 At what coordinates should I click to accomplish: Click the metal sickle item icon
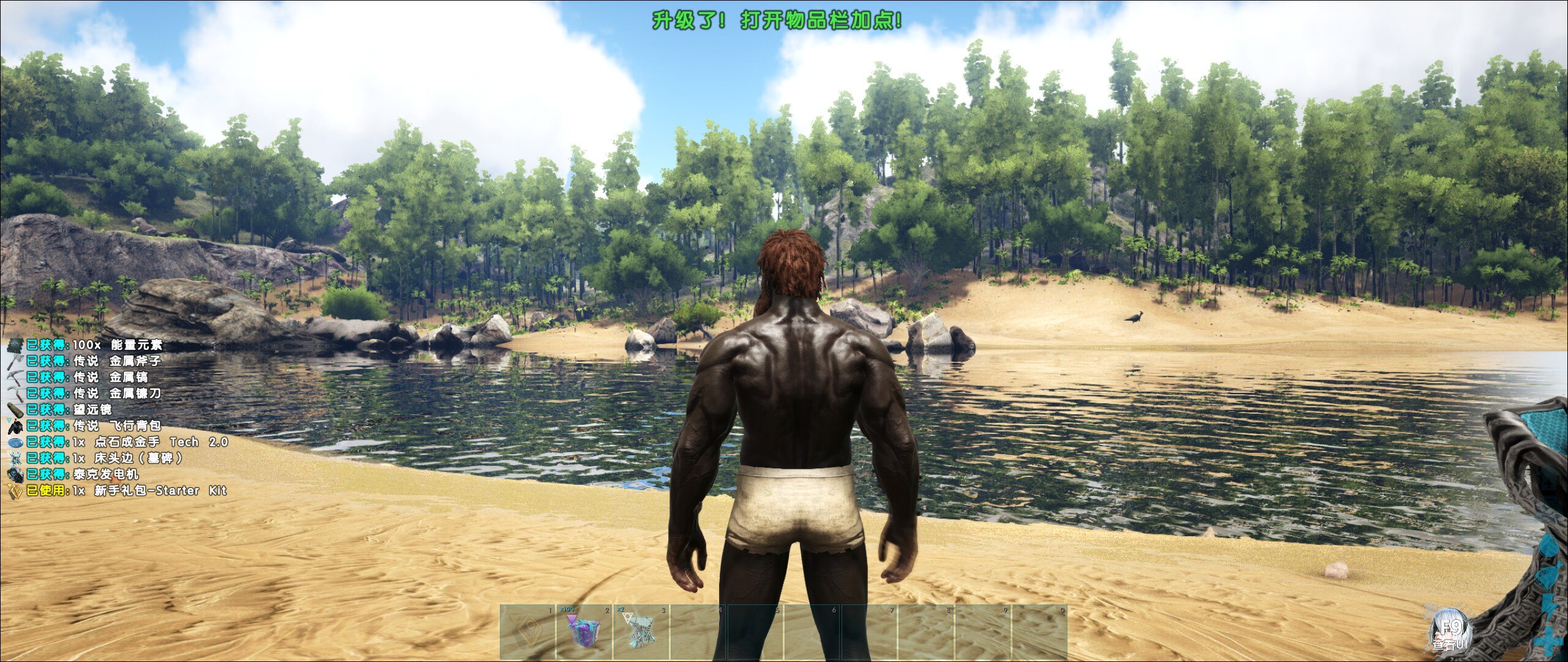[x=15, y=394]
